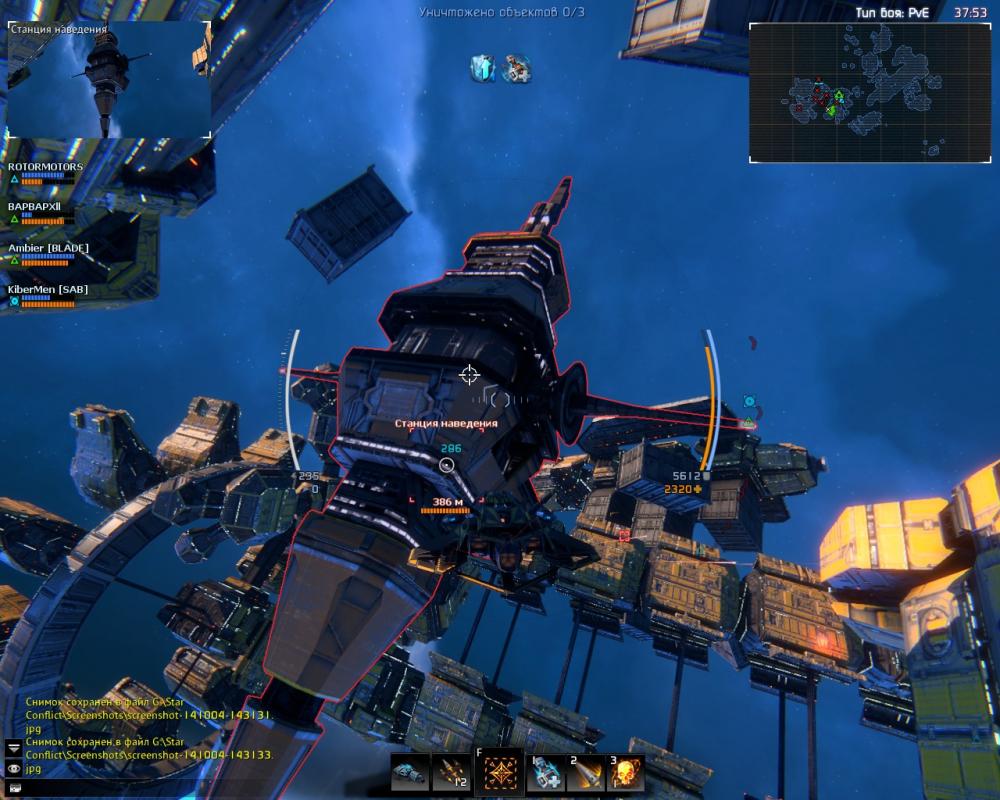Select teammate BAPBAPXII in squad list
This screenshot has height=800, width=1000.
[x=37, y=206]
